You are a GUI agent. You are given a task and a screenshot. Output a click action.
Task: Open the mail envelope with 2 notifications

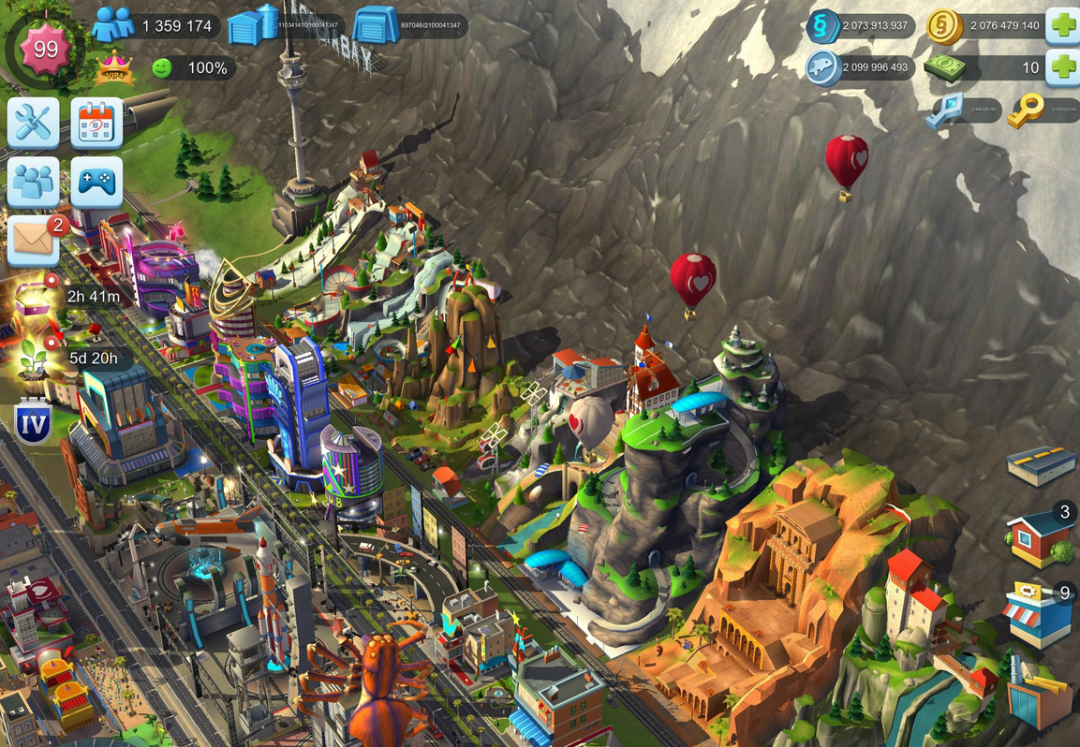tap(33, 240)
